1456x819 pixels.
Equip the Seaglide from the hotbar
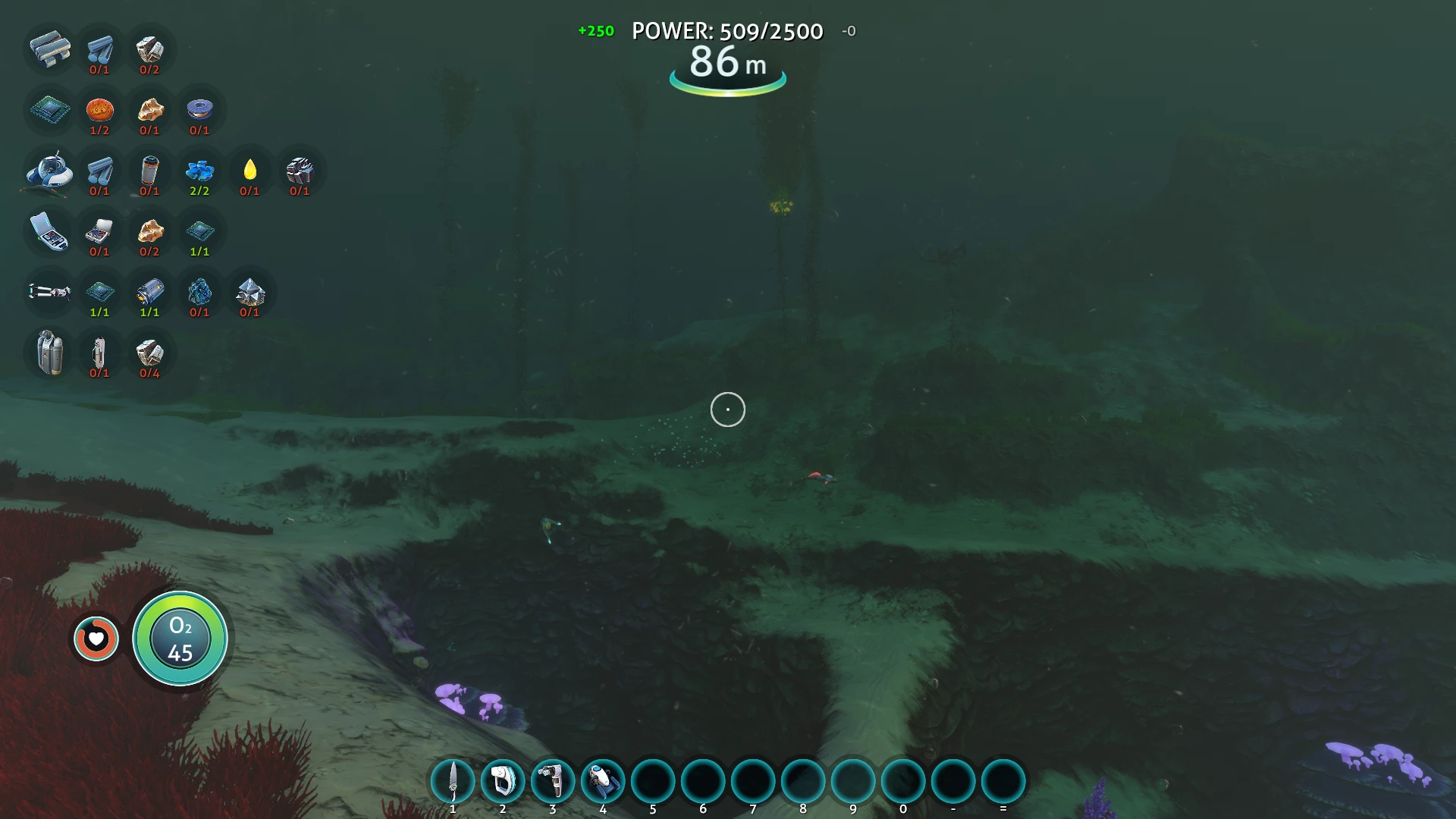point(603,781)
